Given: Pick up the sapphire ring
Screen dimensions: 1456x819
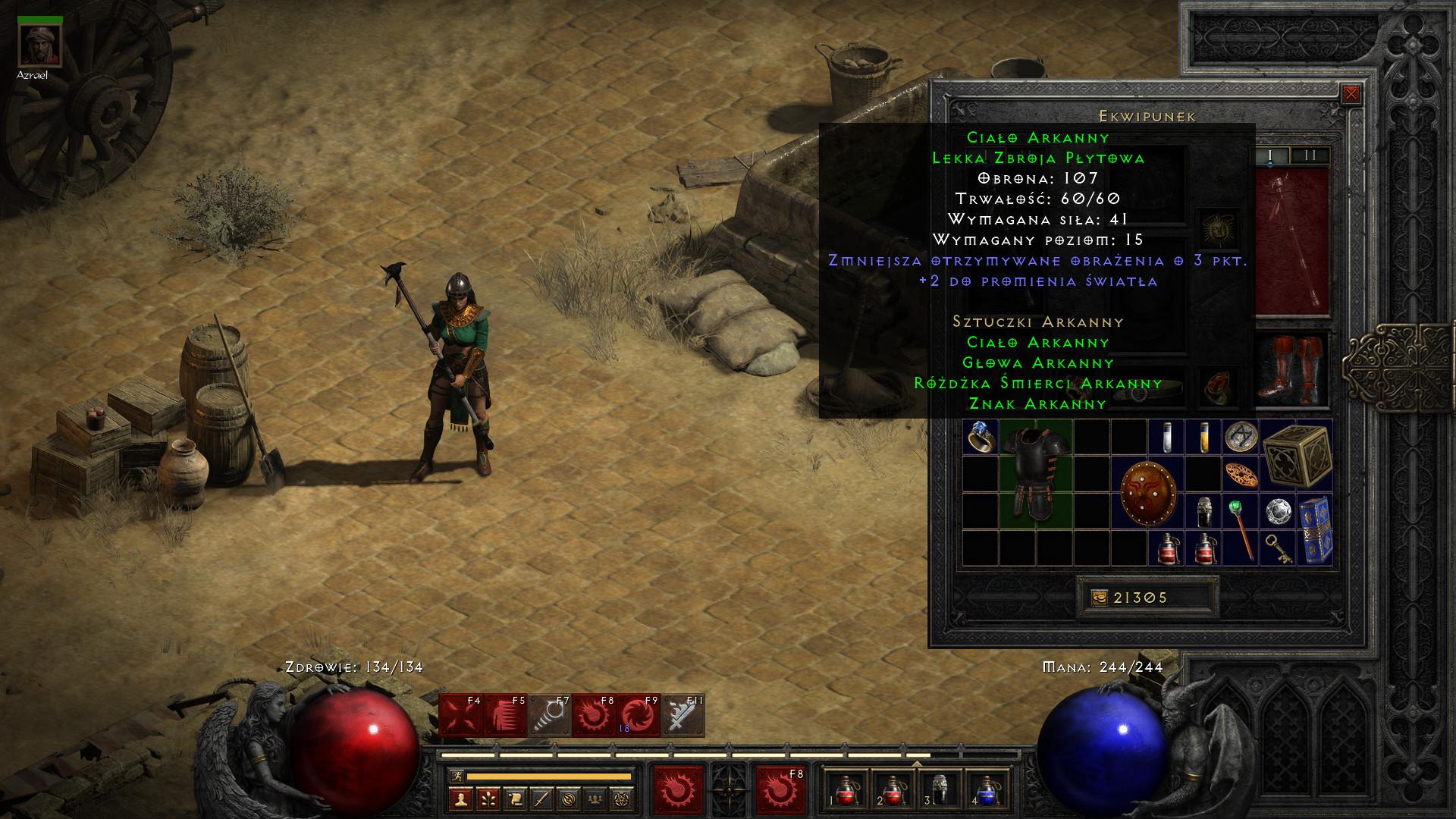Looking at the screenshot, I should [x=980, y=438].
